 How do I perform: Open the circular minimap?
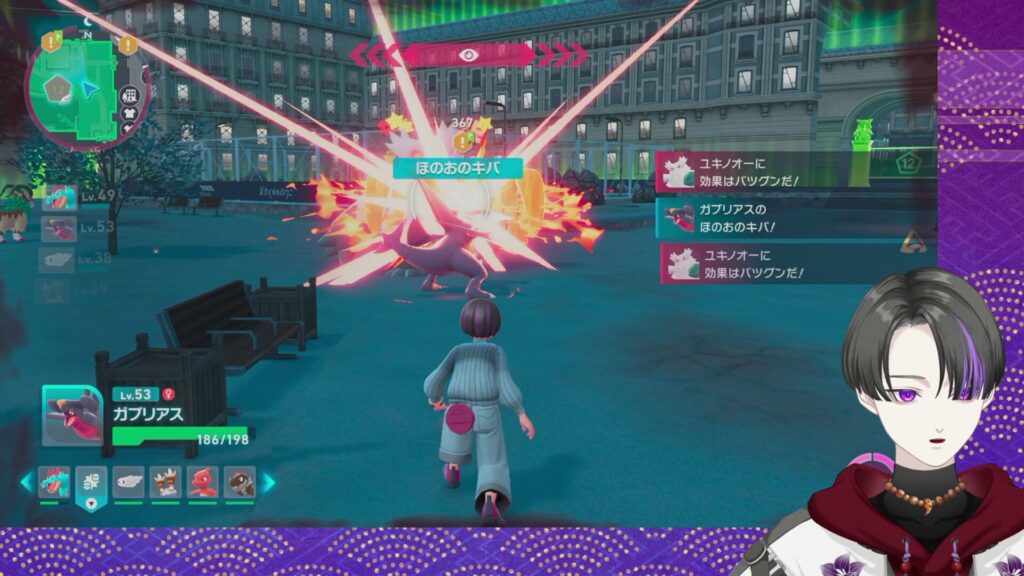[83, 88]
